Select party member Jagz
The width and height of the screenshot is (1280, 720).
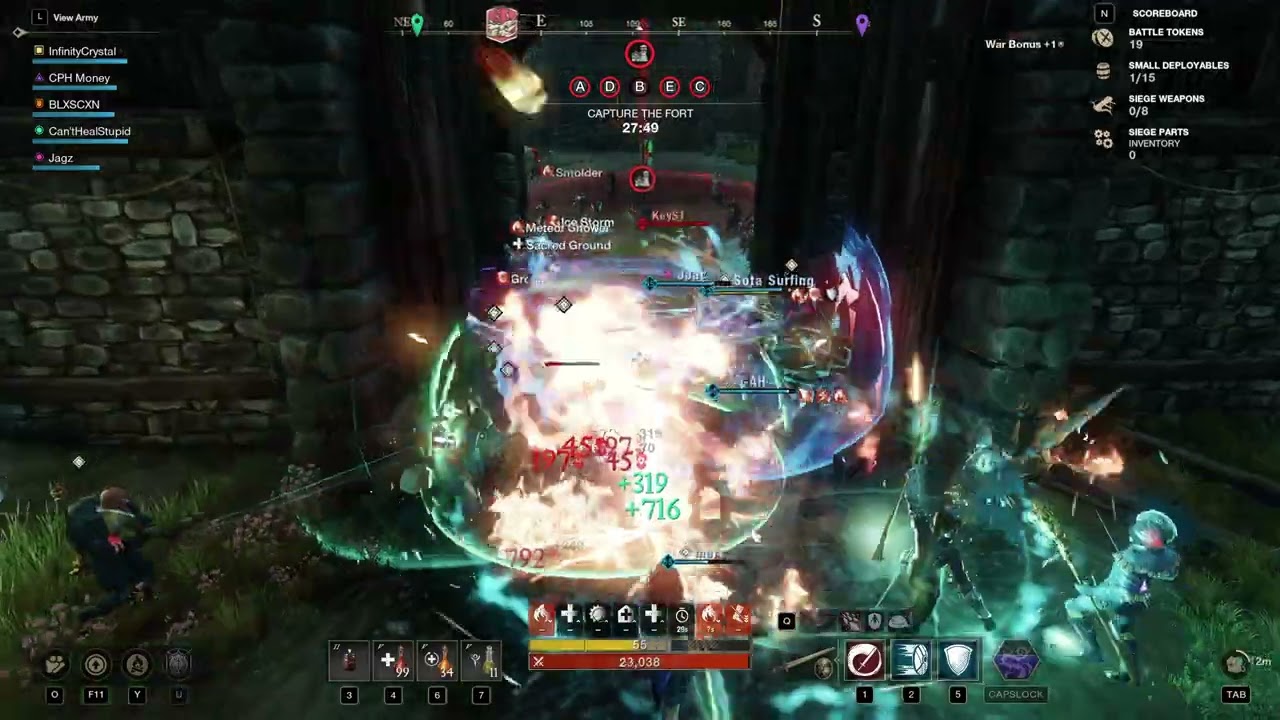click(60, 158)
